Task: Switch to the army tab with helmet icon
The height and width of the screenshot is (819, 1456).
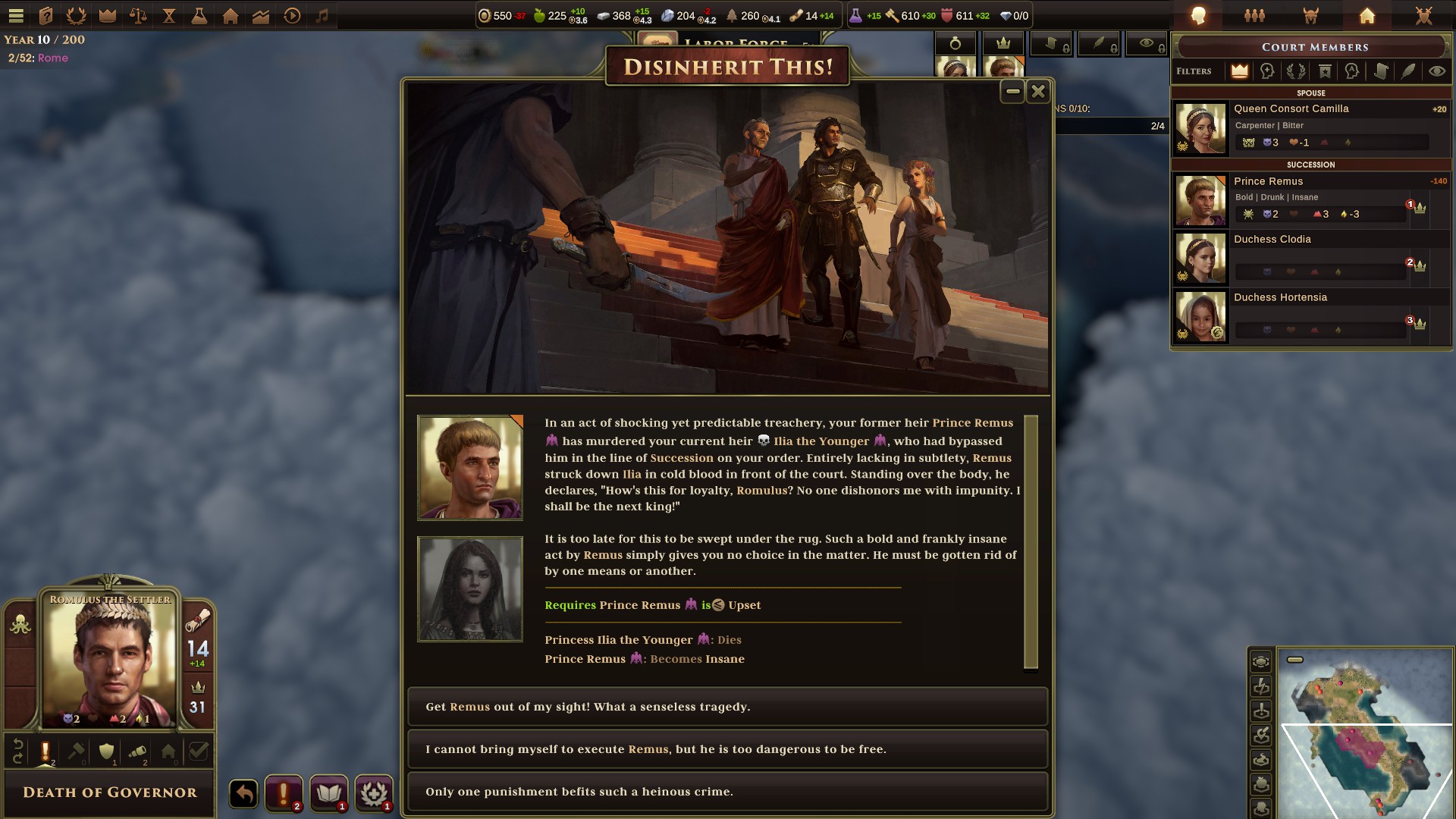Action: 1312,15
